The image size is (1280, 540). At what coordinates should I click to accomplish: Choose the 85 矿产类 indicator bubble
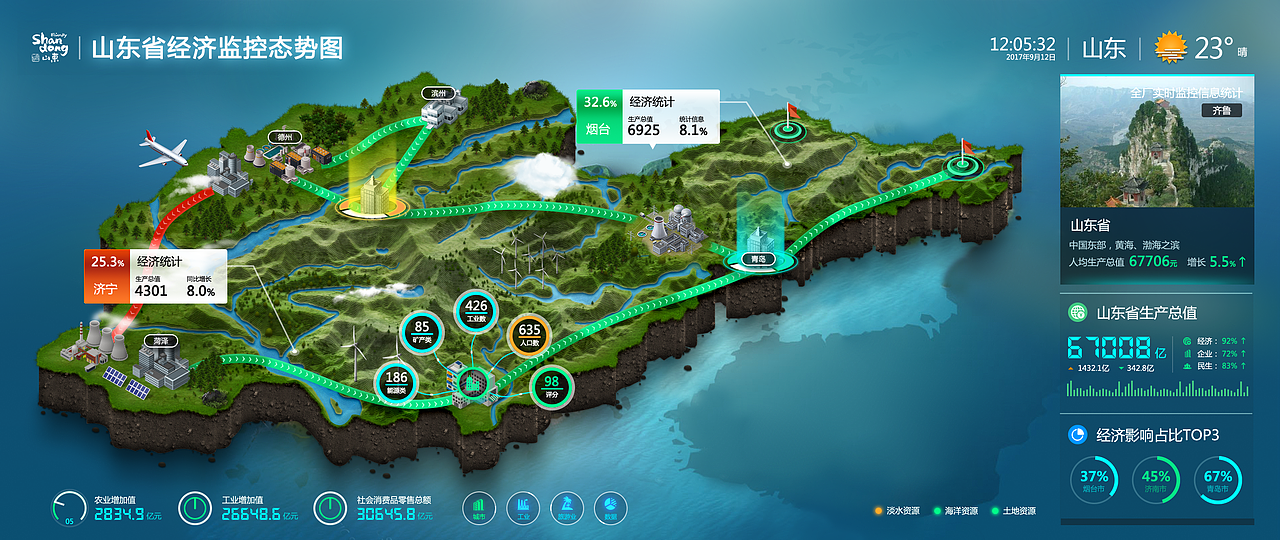(422, 333)
